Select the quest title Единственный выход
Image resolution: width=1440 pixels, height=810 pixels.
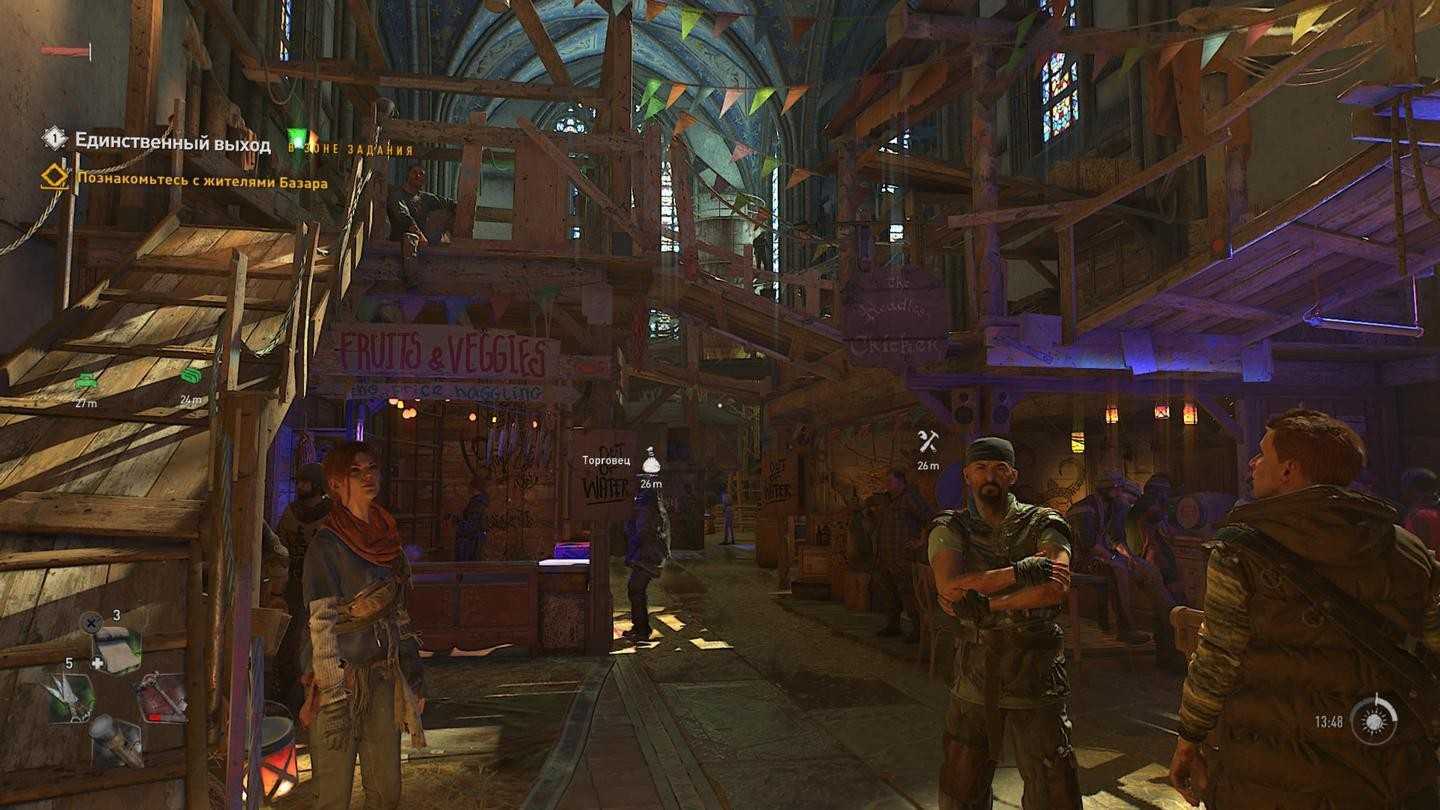click(x=172, y=143)
